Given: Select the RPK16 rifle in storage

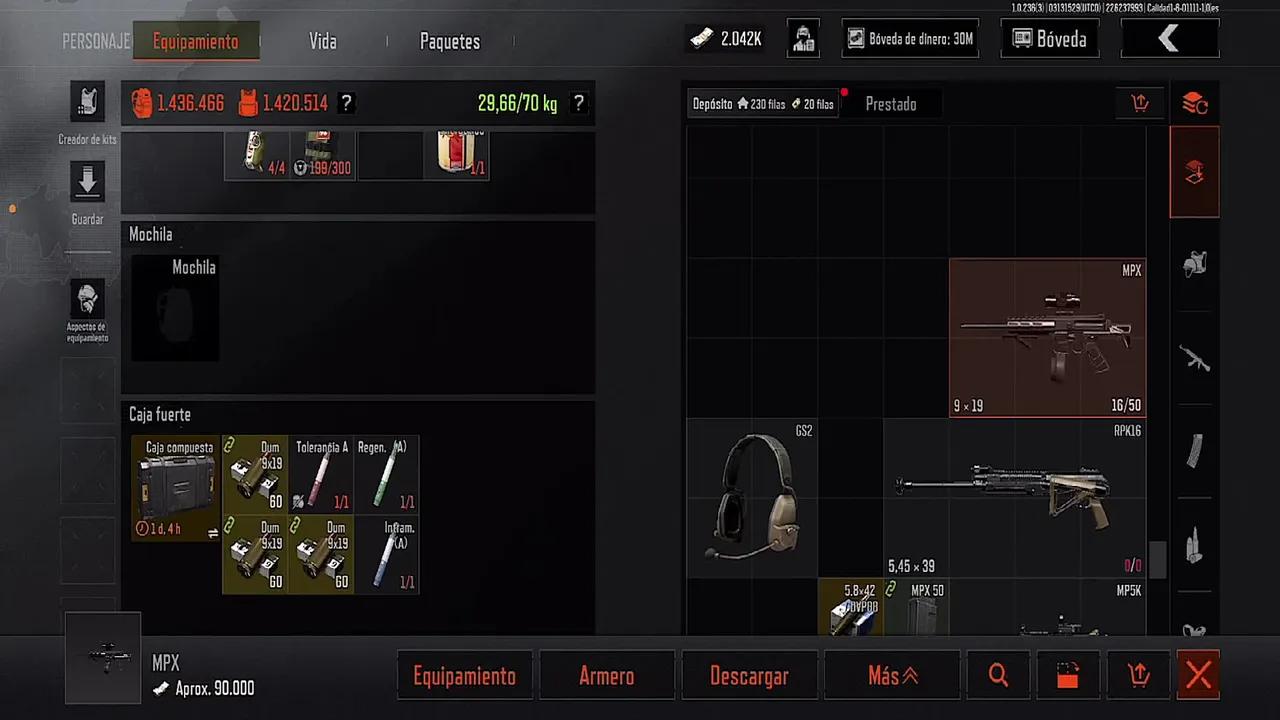Looking at the screenshot, I should 1014,497.
